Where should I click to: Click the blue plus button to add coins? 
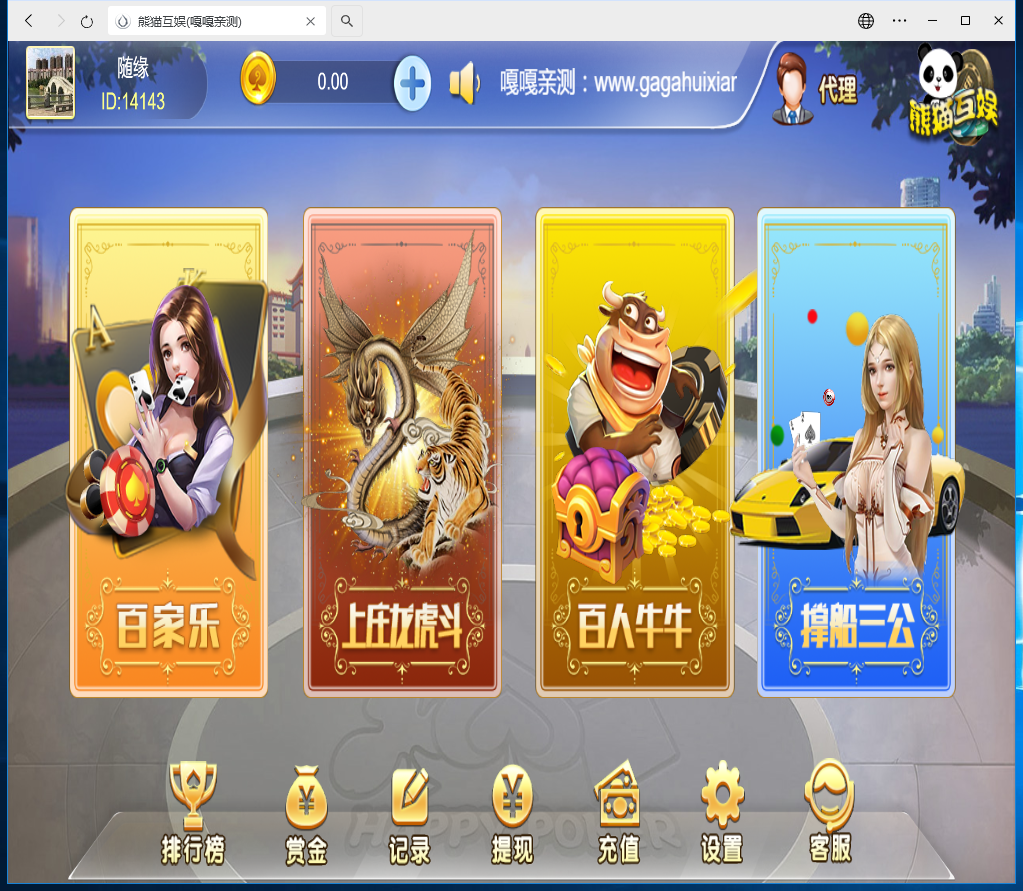pyautogui.click(x=412, y=82)
